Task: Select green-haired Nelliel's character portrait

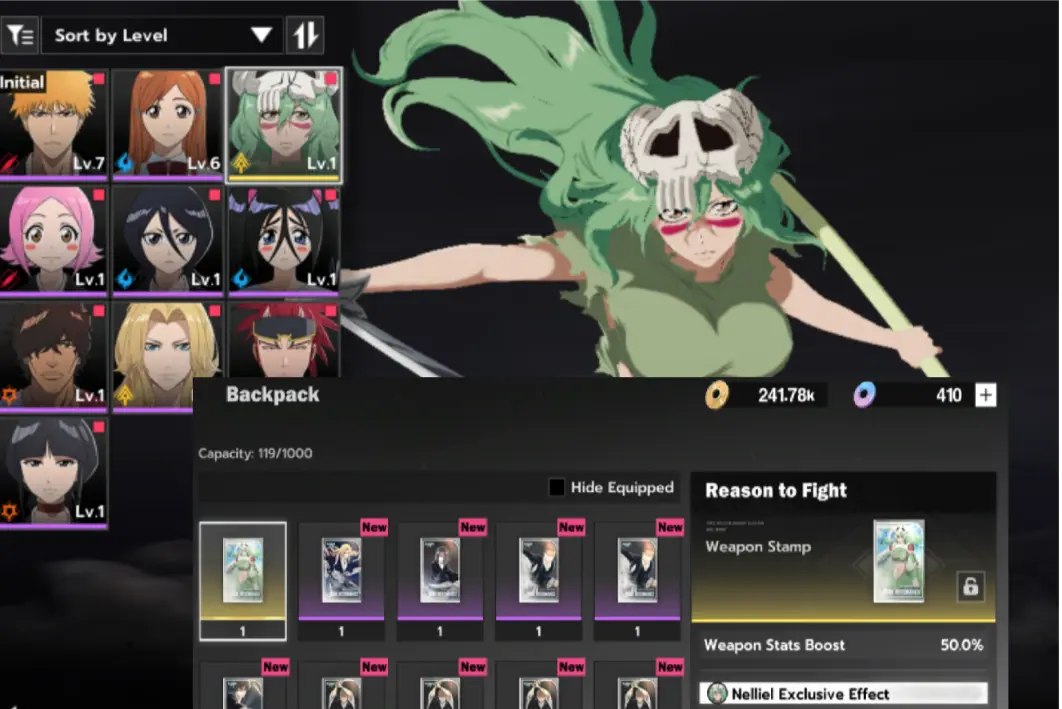Action: 284,124
